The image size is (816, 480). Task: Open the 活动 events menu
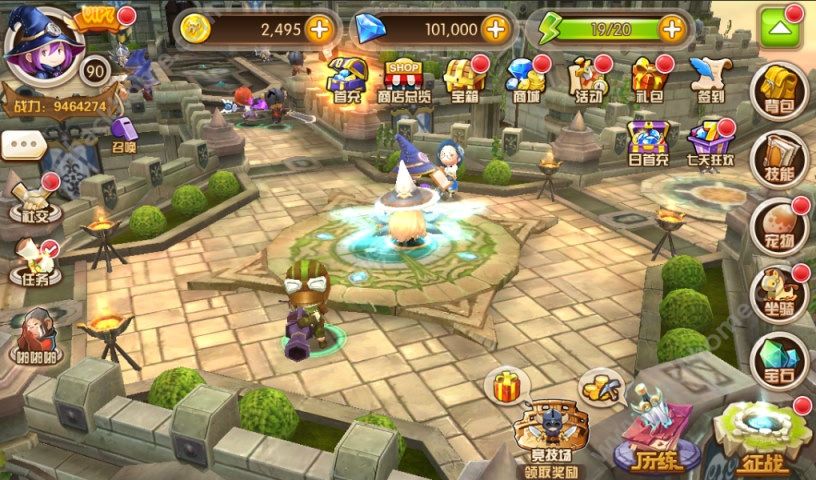587,80
